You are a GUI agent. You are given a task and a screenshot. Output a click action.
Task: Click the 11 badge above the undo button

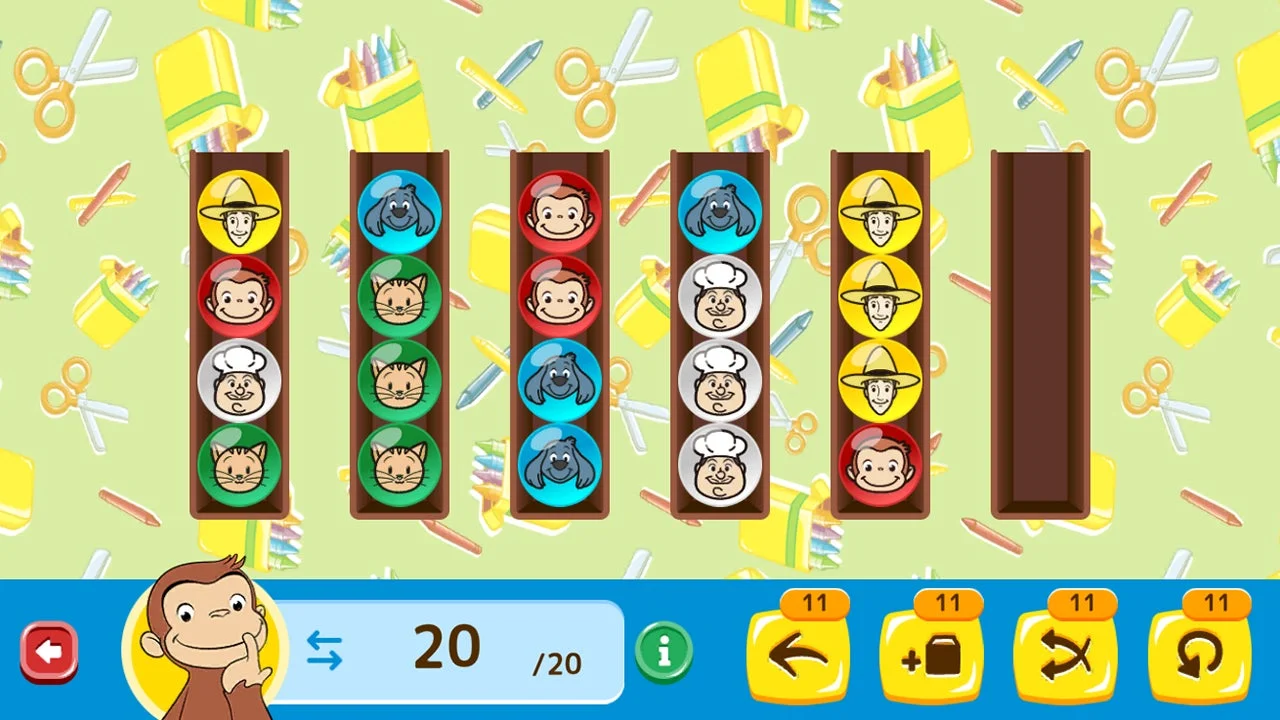click(814, 603)
